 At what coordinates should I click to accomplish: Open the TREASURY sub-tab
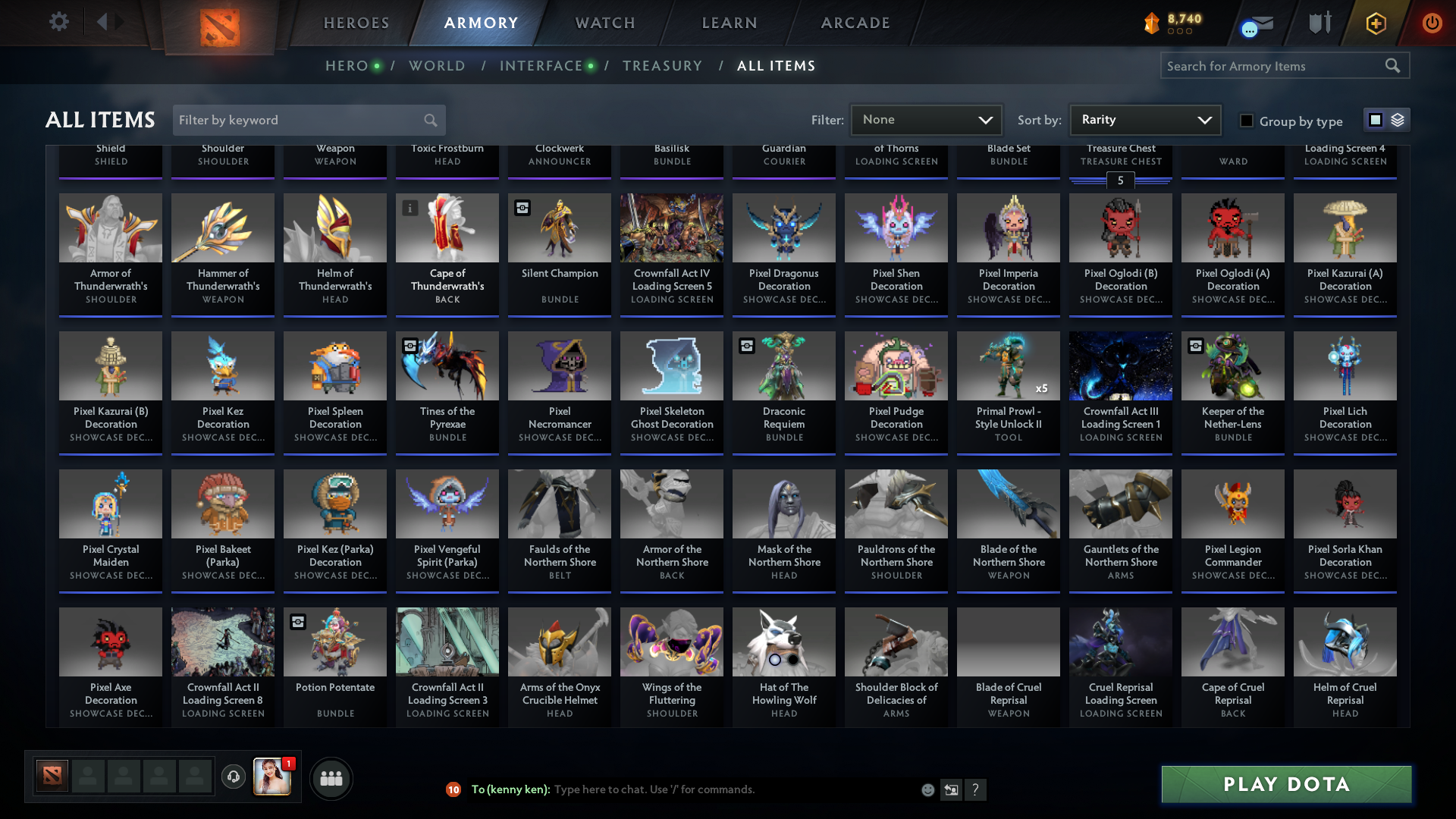pyautogui.click(x=662, y=66)
